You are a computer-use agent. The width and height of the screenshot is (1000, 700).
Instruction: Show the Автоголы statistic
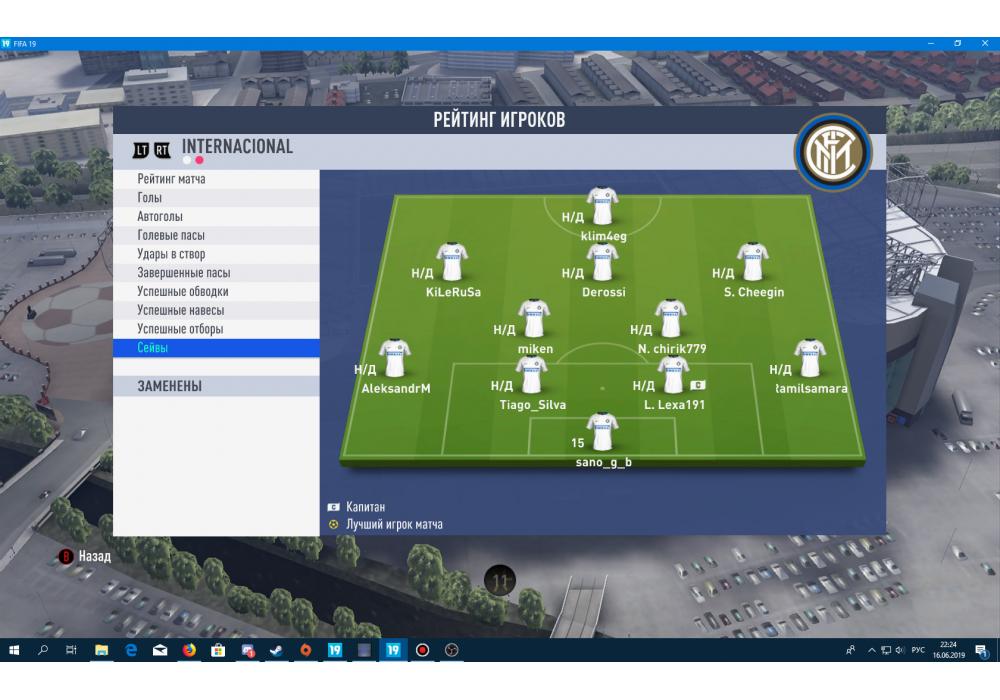160,217
